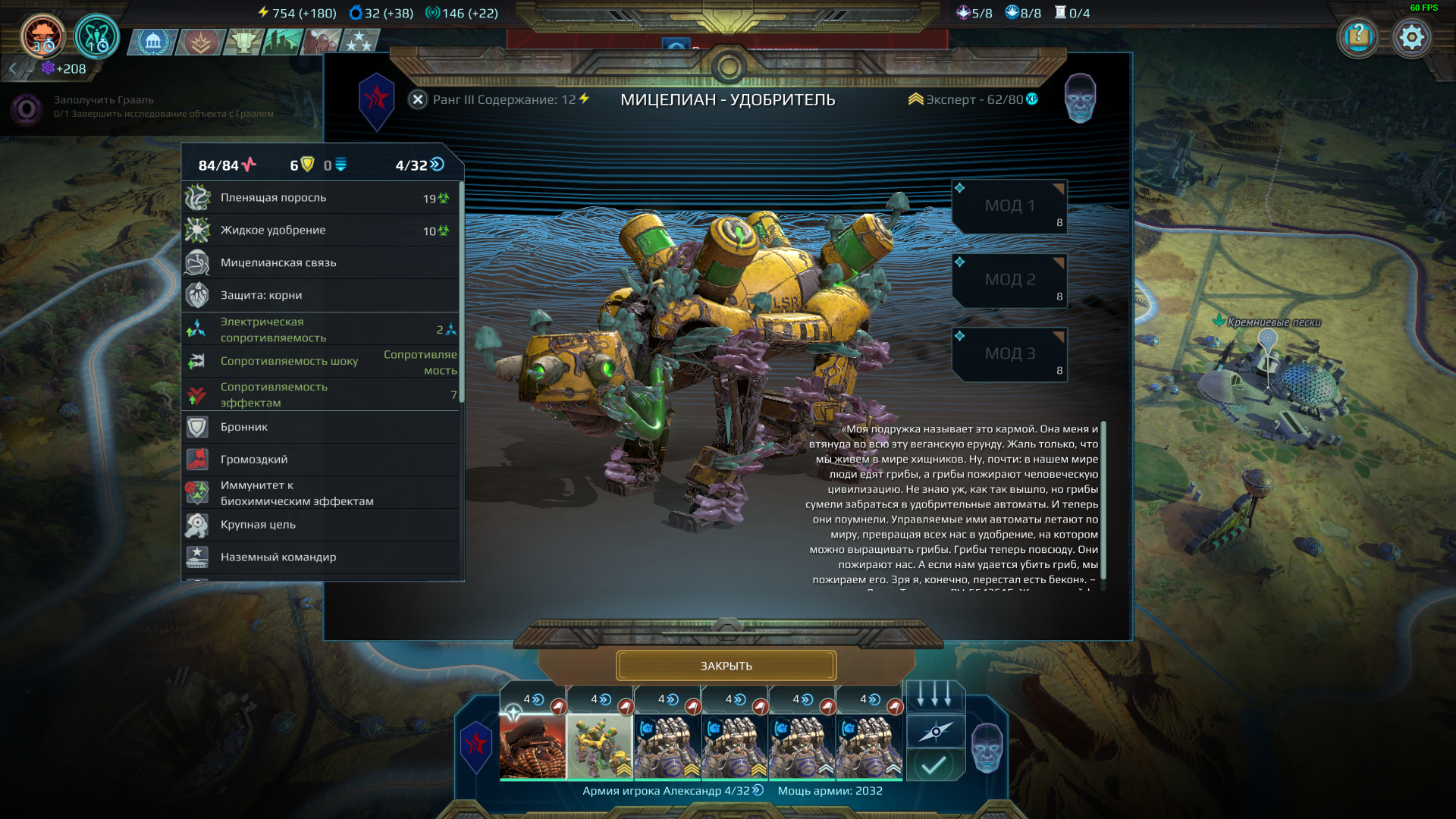
Task: Open the help book question mark
Action: pyautogui.click(x=1358, y=36)
